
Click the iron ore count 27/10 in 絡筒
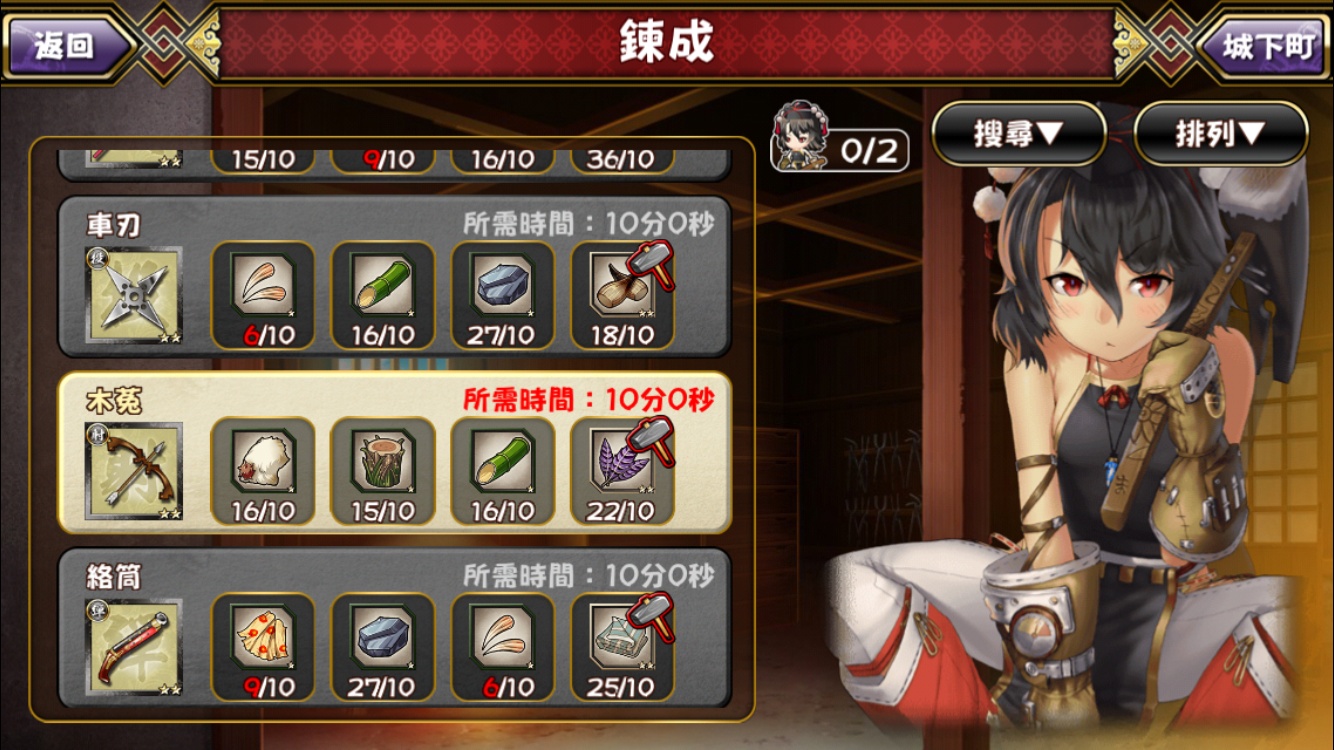[383, 685]
